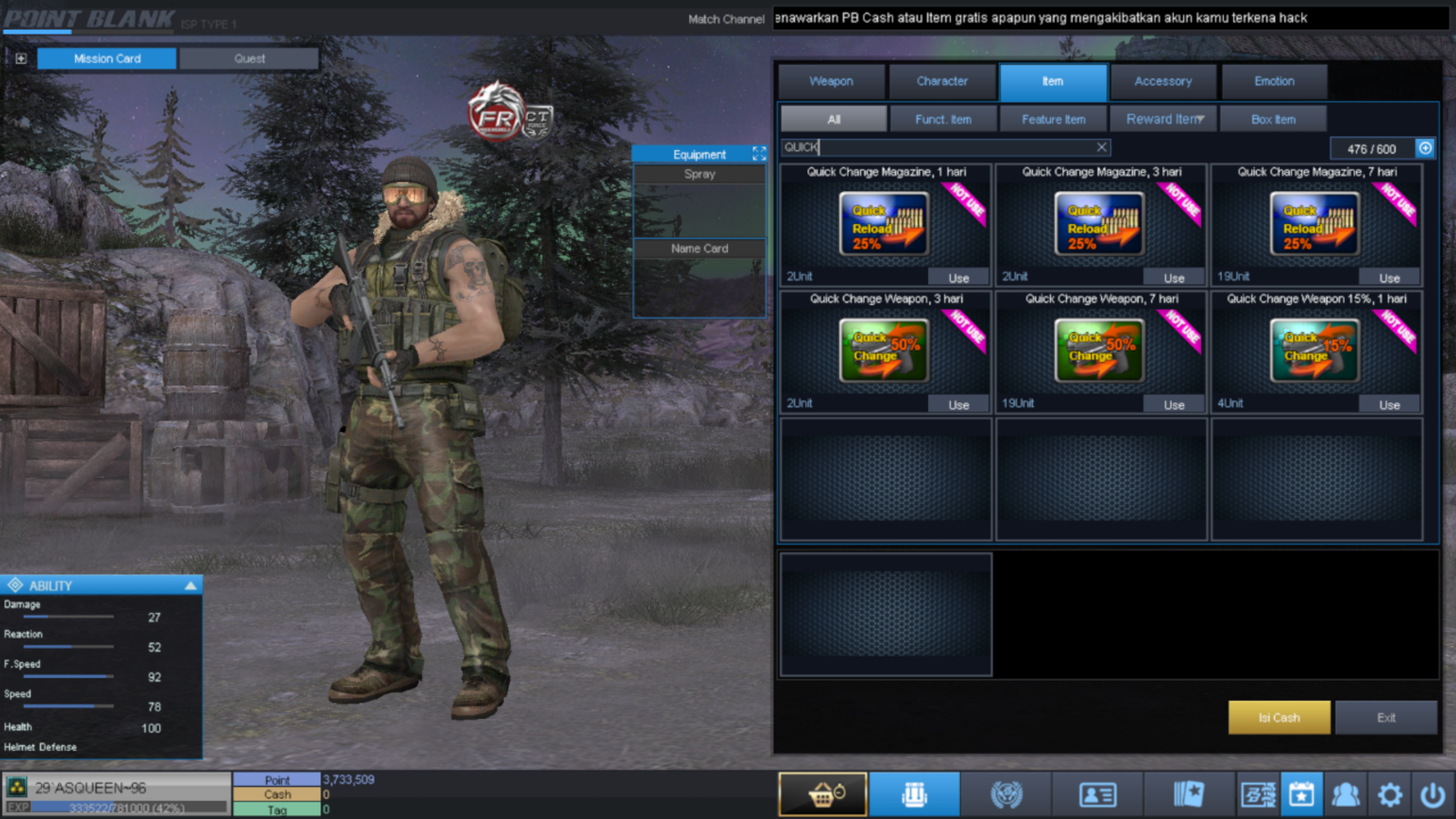1456x819 pixels.
Task: Select the Accessory tab
Action: click(1163, 81)
